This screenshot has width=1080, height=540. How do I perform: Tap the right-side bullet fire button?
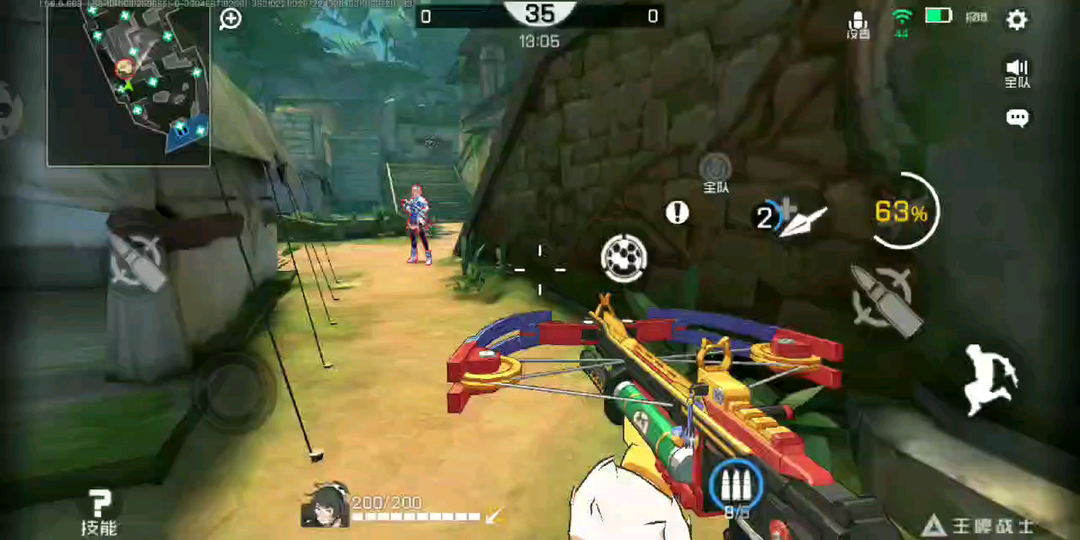884,297
